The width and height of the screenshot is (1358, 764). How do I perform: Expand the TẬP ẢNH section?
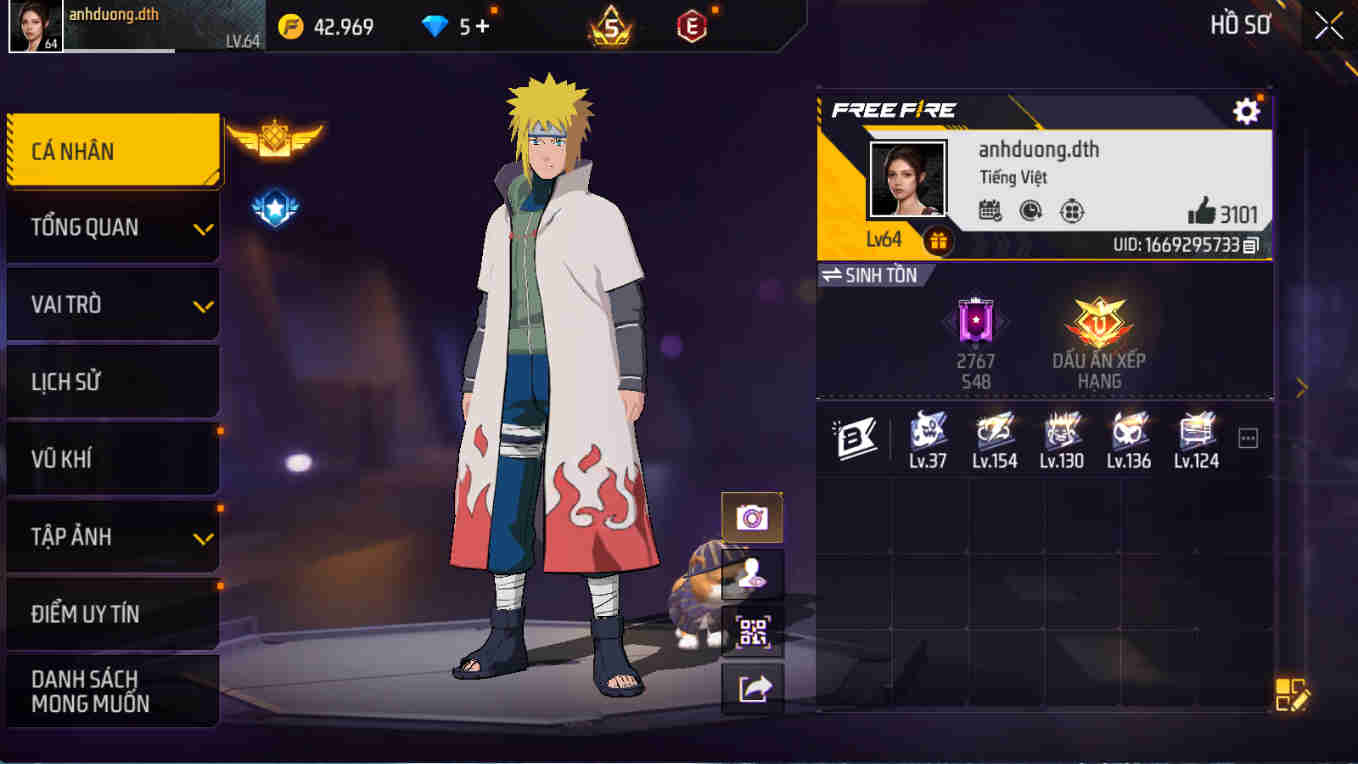[x=113, y=536]
